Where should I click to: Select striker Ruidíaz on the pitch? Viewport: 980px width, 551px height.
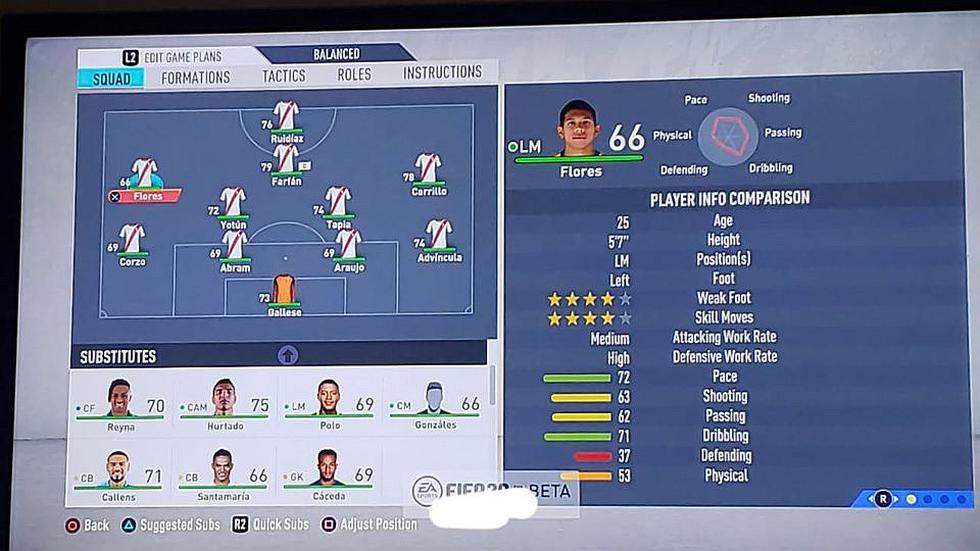287,118
